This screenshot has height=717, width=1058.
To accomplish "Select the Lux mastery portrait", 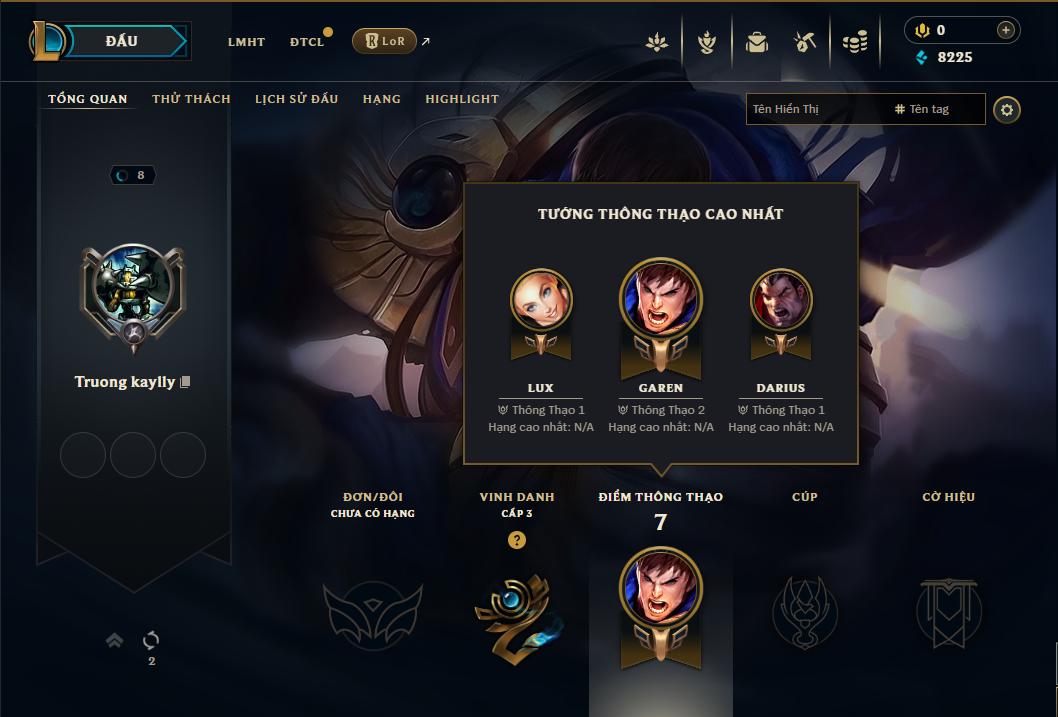I will [x=541, y=300].
